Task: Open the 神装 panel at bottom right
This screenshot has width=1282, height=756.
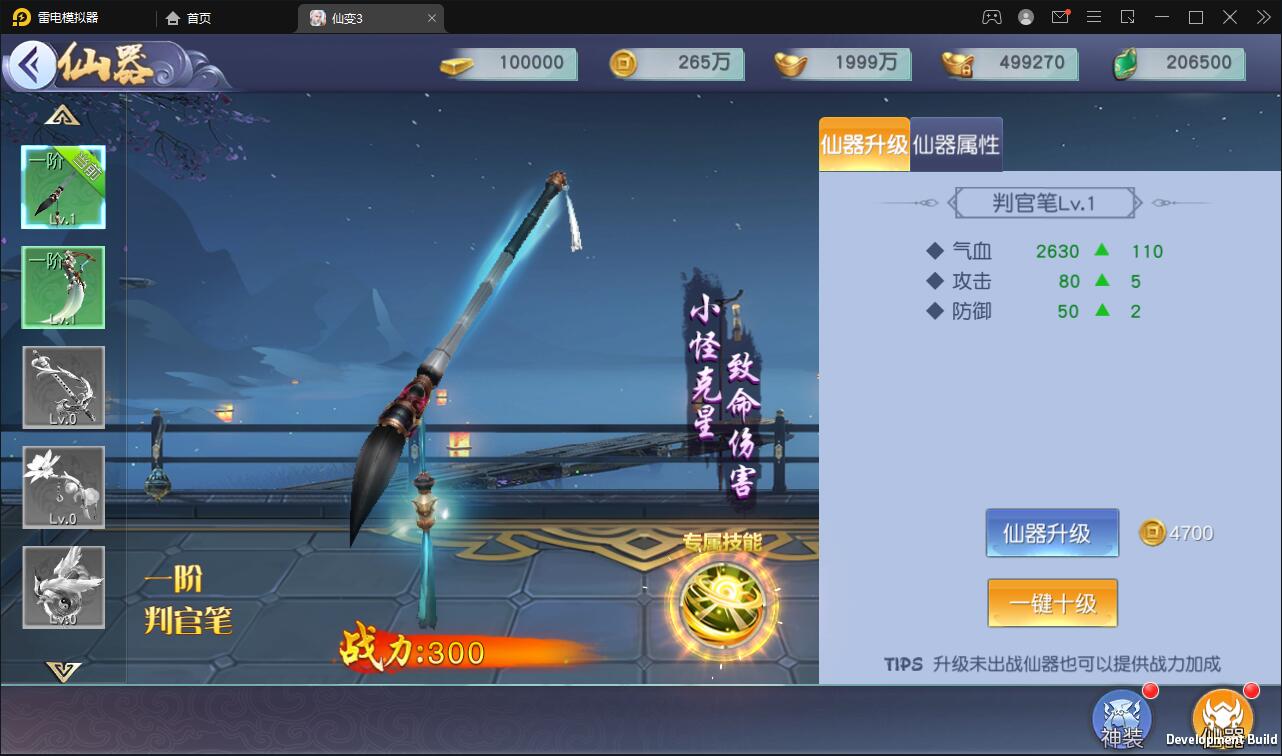Action: tap(1121, 718)
